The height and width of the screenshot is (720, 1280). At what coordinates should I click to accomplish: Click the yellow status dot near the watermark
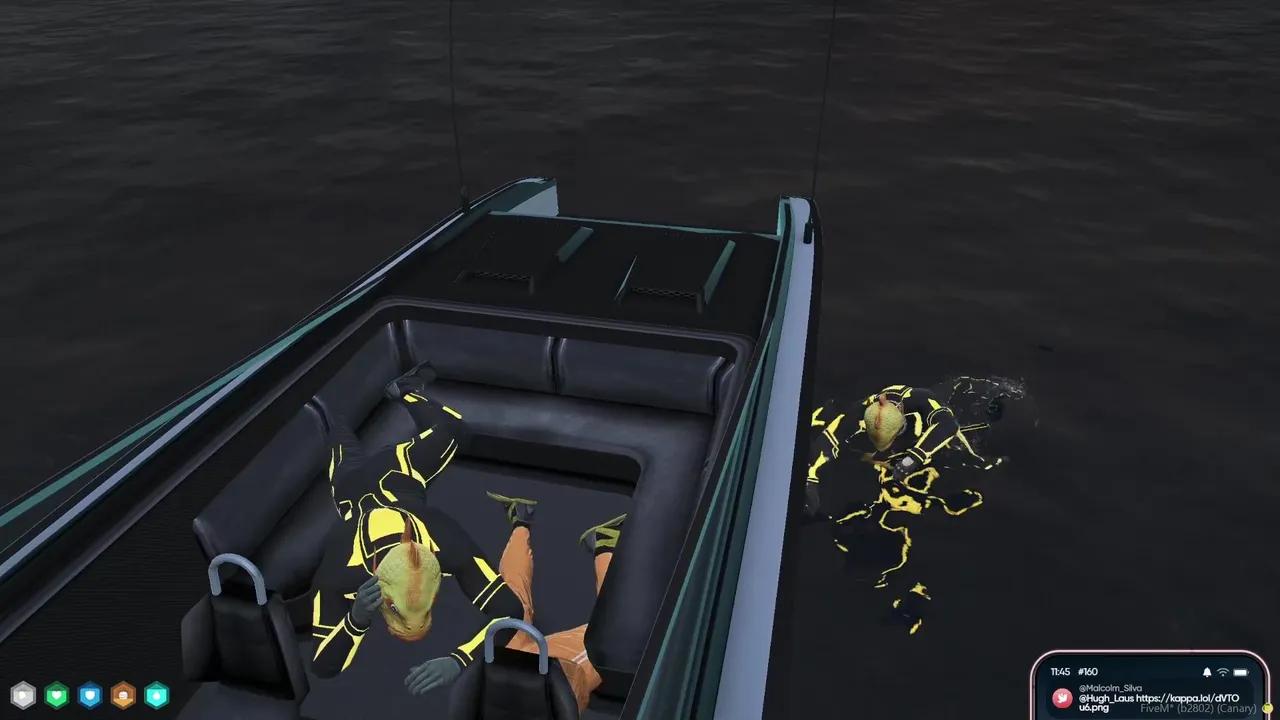click(1267, 708)
